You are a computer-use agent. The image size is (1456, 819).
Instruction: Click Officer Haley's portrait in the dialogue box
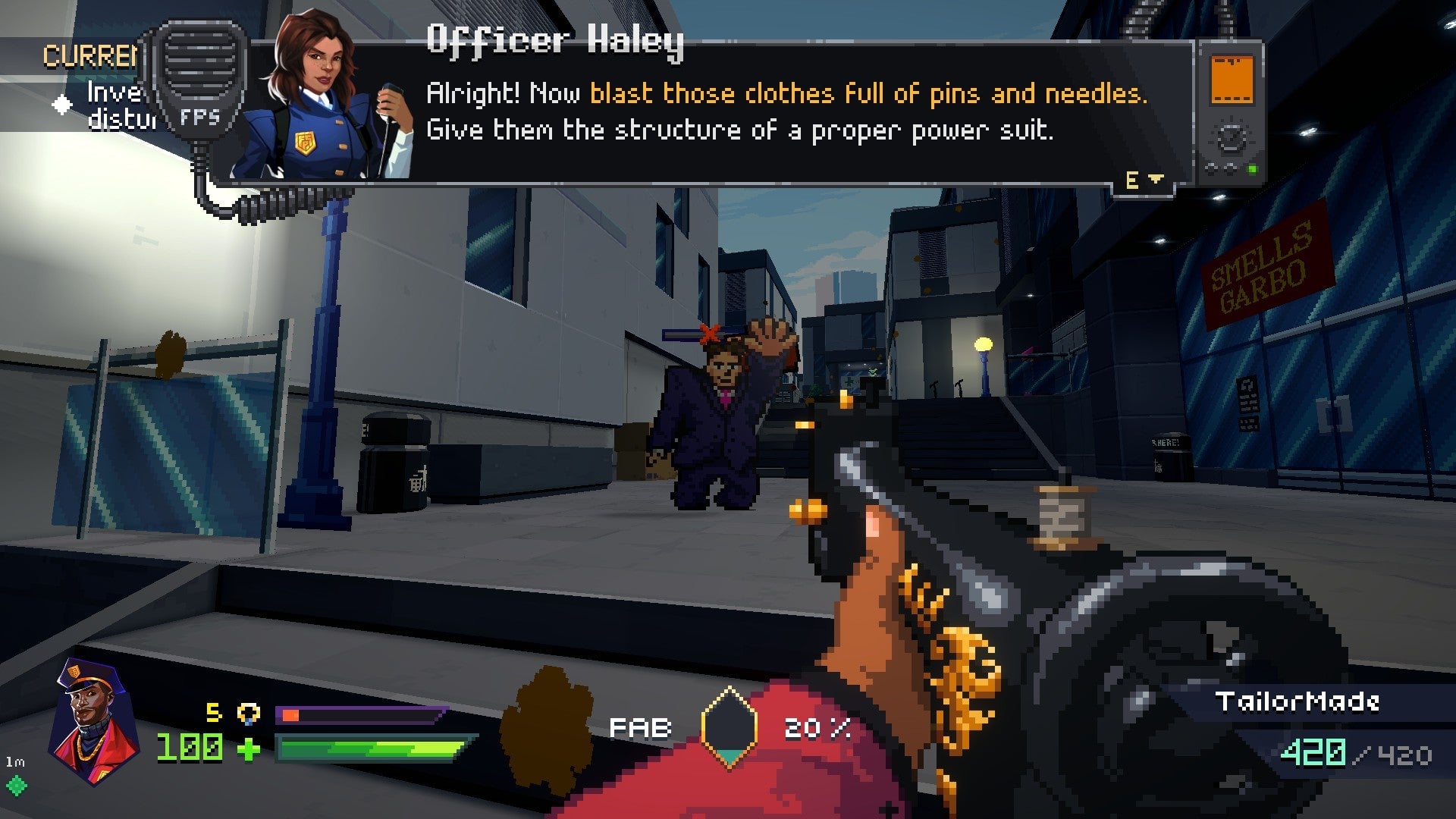point(318,99)
